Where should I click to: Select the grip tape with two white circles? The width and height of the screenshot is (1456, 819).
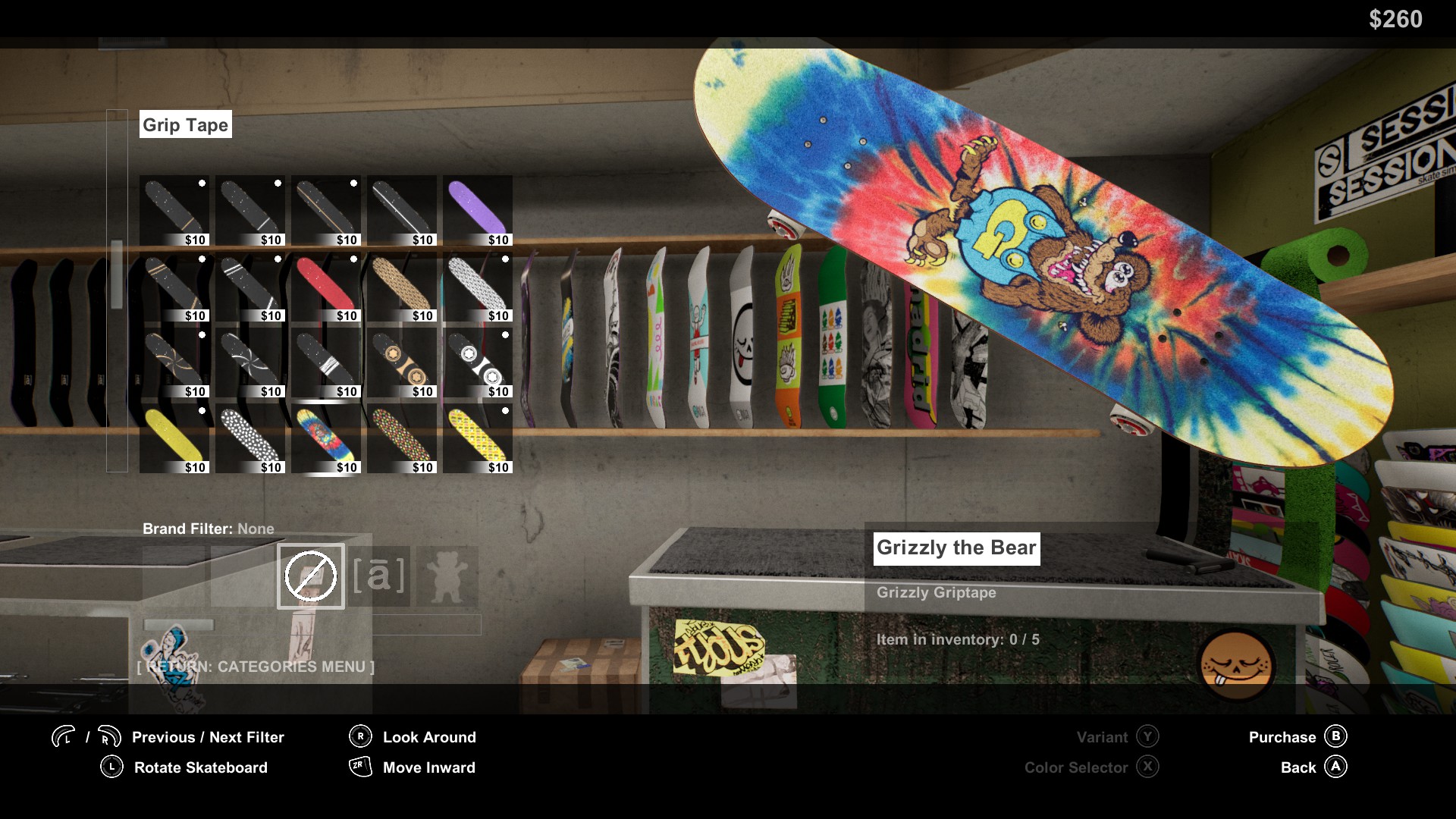point(478,362)
